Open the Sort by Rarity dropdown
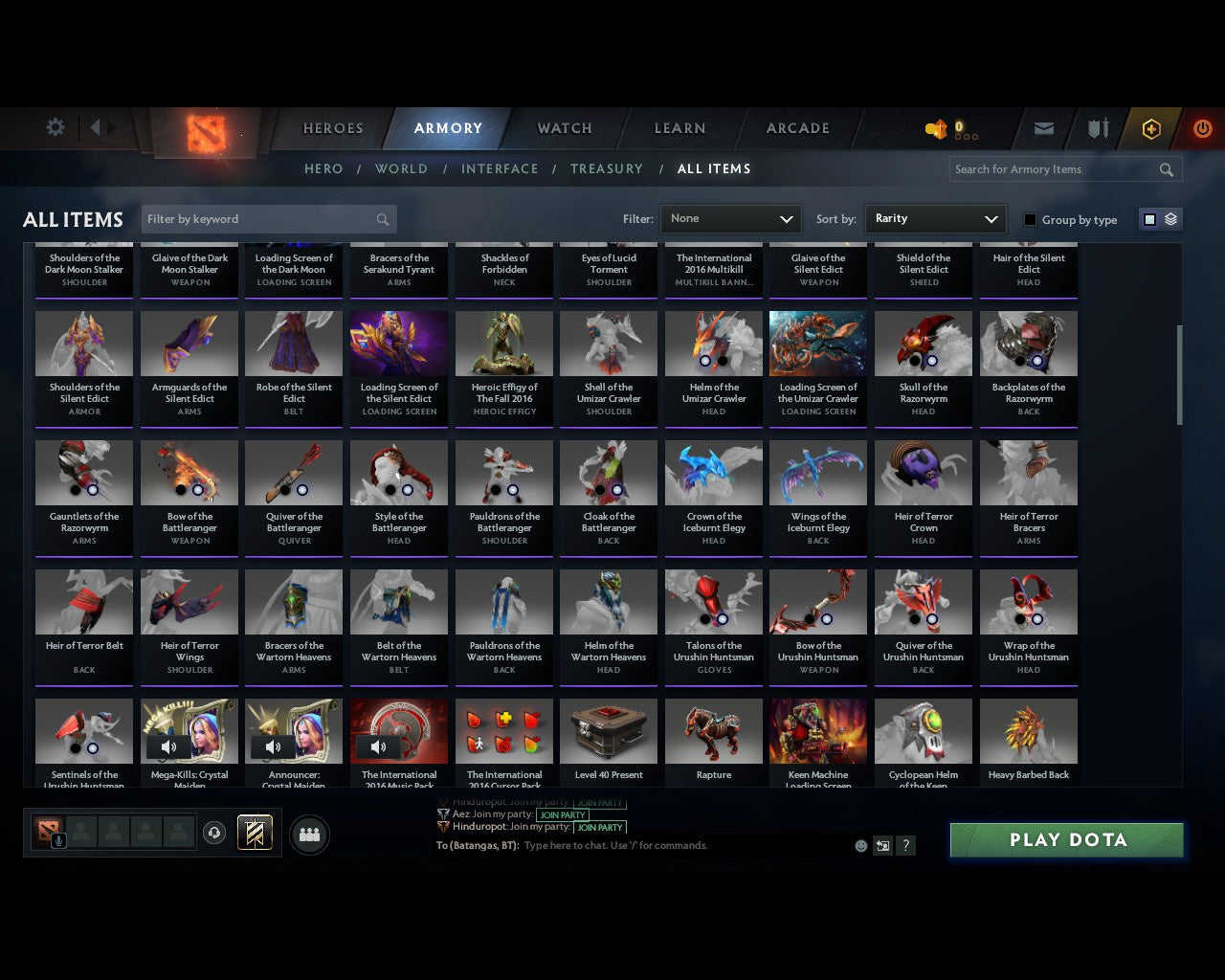The width and height of the screenshot is (1225, 980). click(x=935, y=218)
